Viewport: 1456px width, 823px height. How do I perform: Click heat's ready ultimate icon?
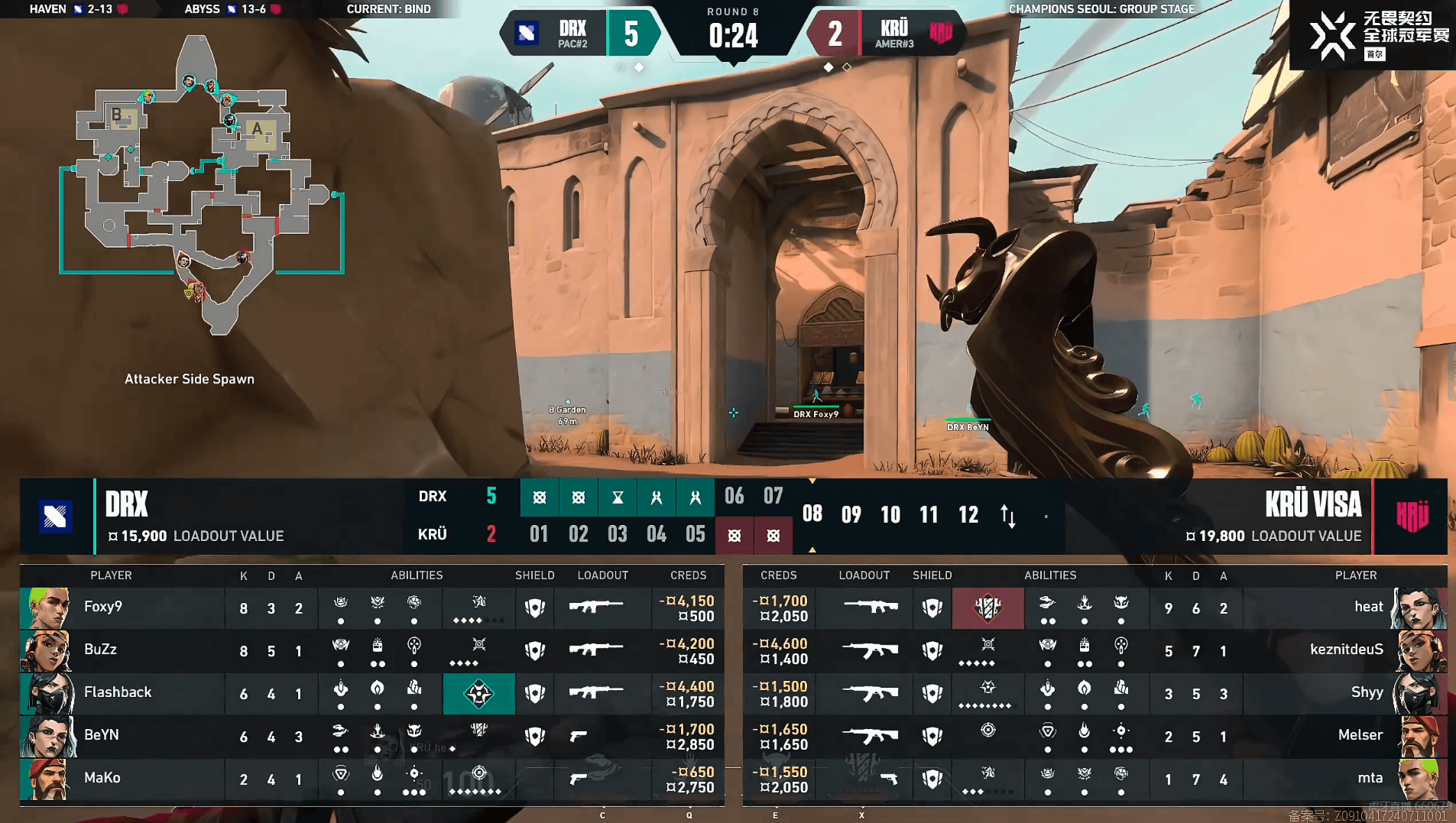987,608
